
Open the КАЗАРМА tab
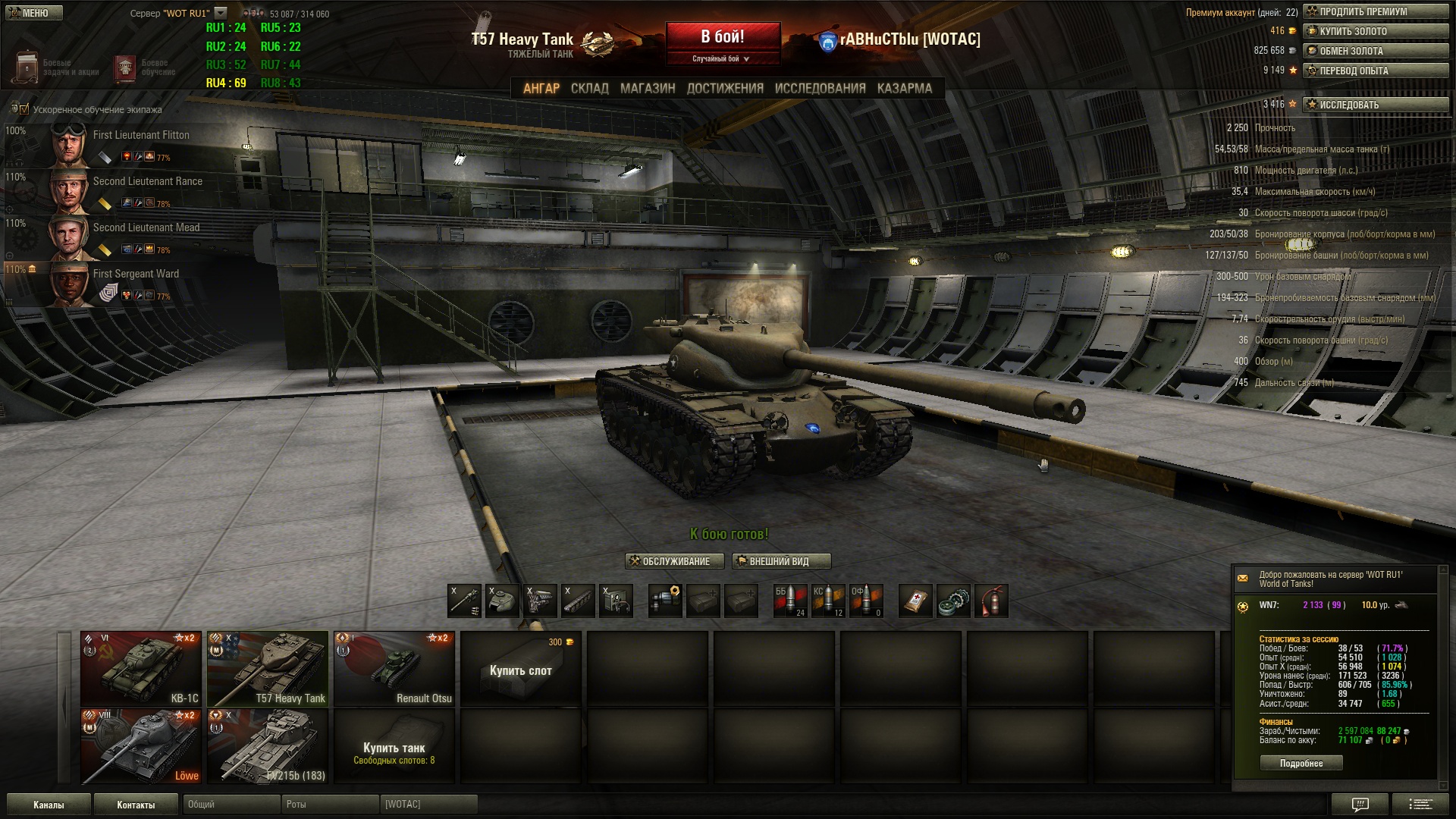point(904,89)
